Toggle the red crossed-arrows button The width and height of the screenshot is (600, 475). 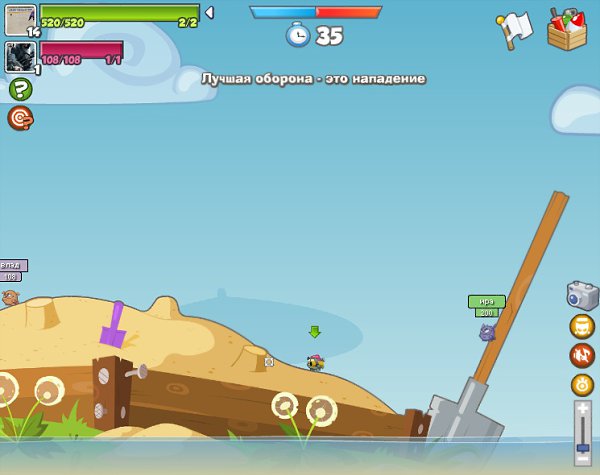click(x=582, y=355)
